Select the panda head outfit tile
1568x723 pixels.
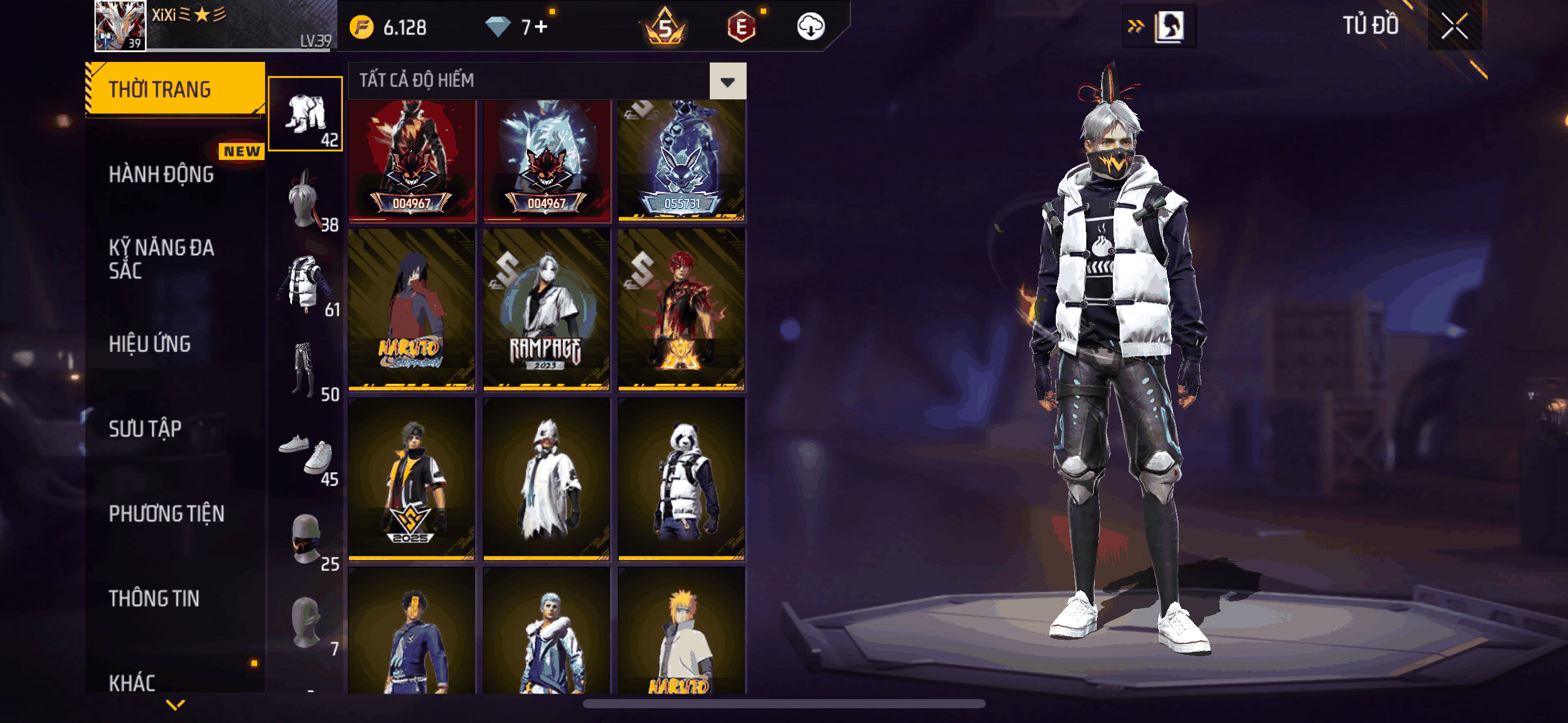coord(682,479)
